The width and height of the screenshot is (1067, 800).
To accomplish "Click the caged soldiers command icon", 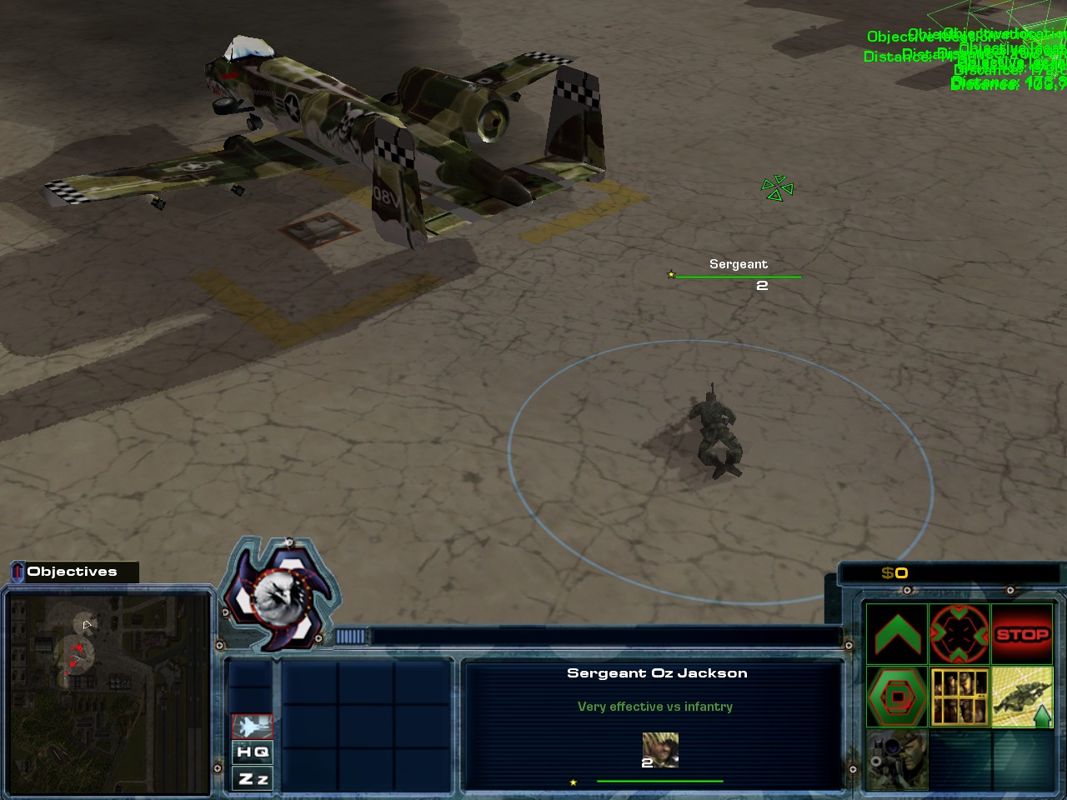I will point(959,696).
